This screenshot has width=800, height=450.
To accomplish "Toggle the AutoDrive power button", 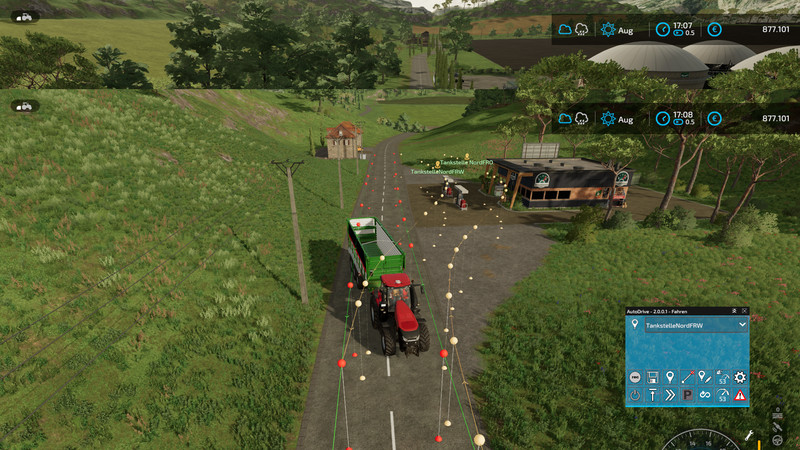I will tap(635, 396).
